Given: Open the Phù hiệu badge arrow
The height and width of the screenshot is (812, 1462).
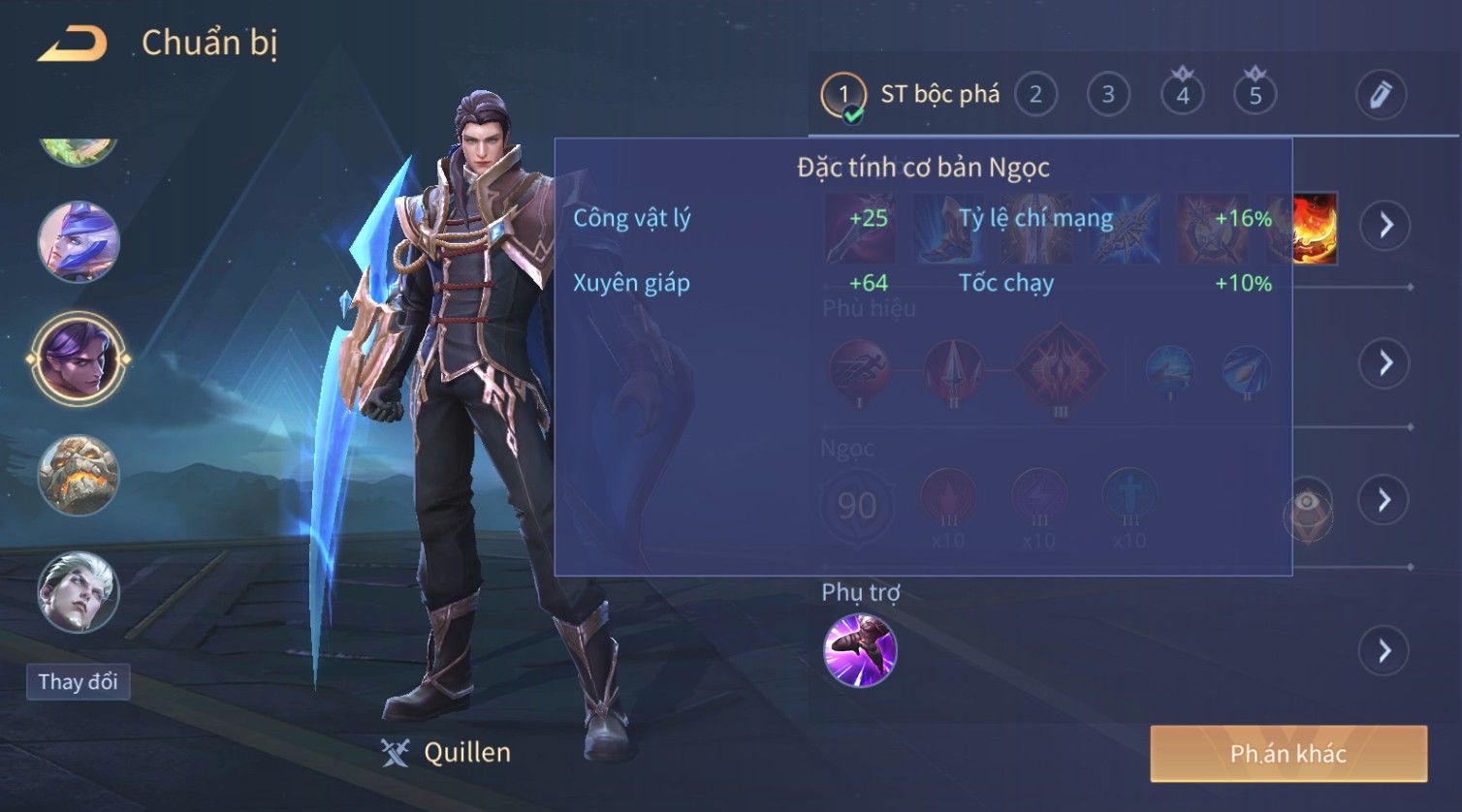Looking at the screenshot, I should pos(1384,363).
